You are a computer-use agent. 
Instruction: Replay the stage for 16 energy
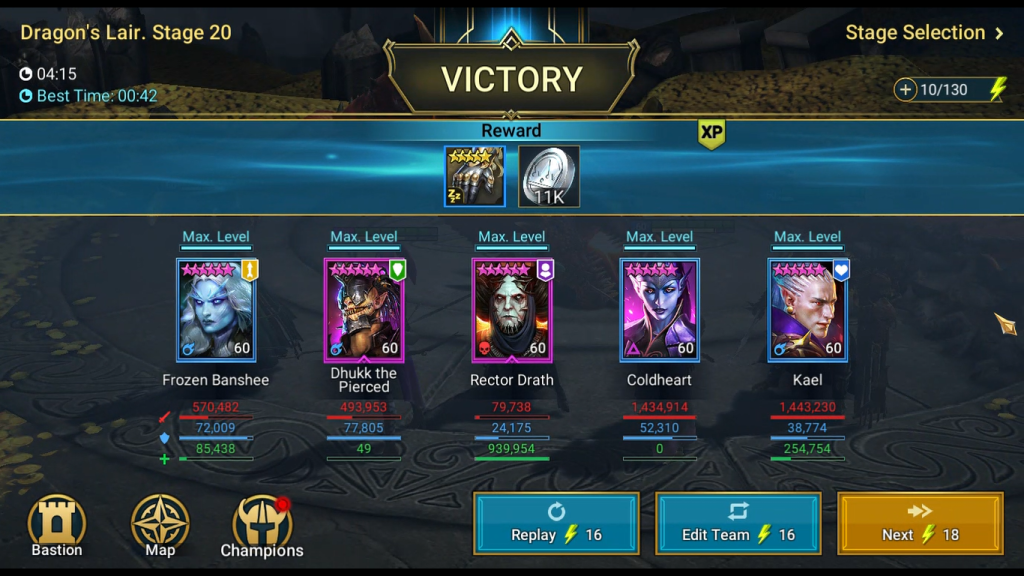556,523
